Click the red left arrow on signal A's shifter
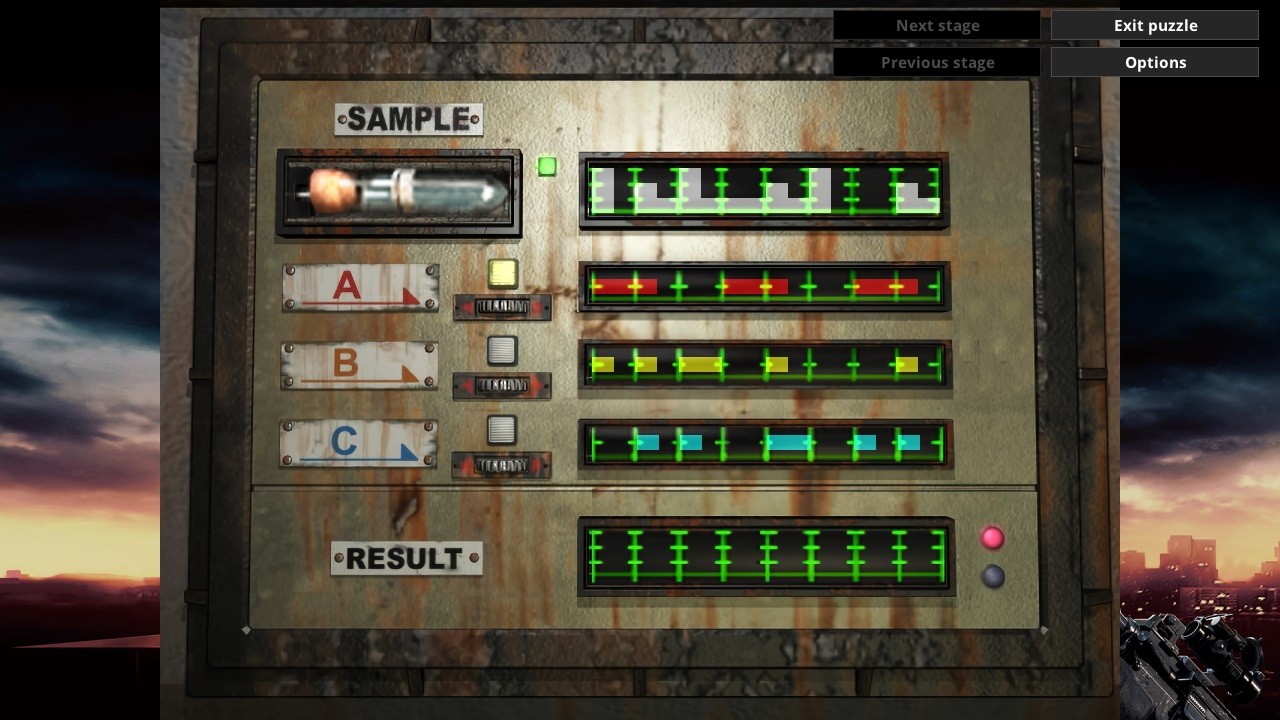 point(466,307)
